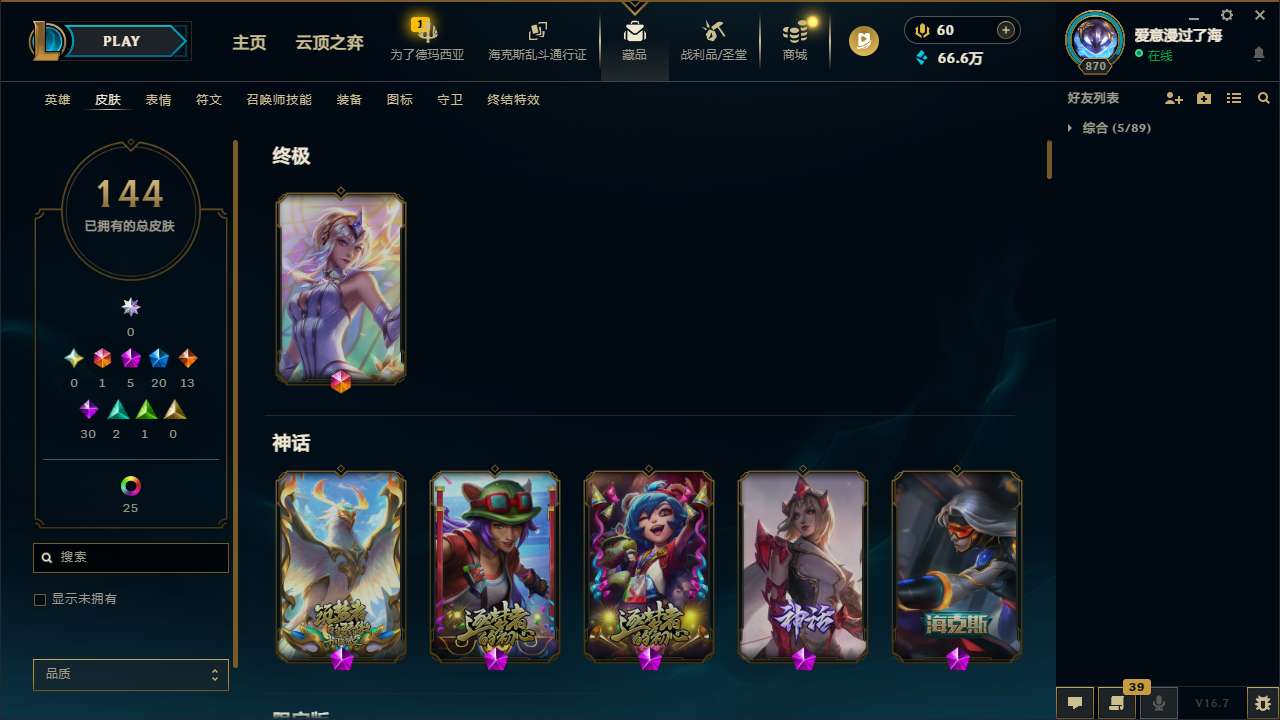Collapse the 综合 (5/89) friend group
Image resolution: width=1280 pixels, height=720 pixels.
1072,128
